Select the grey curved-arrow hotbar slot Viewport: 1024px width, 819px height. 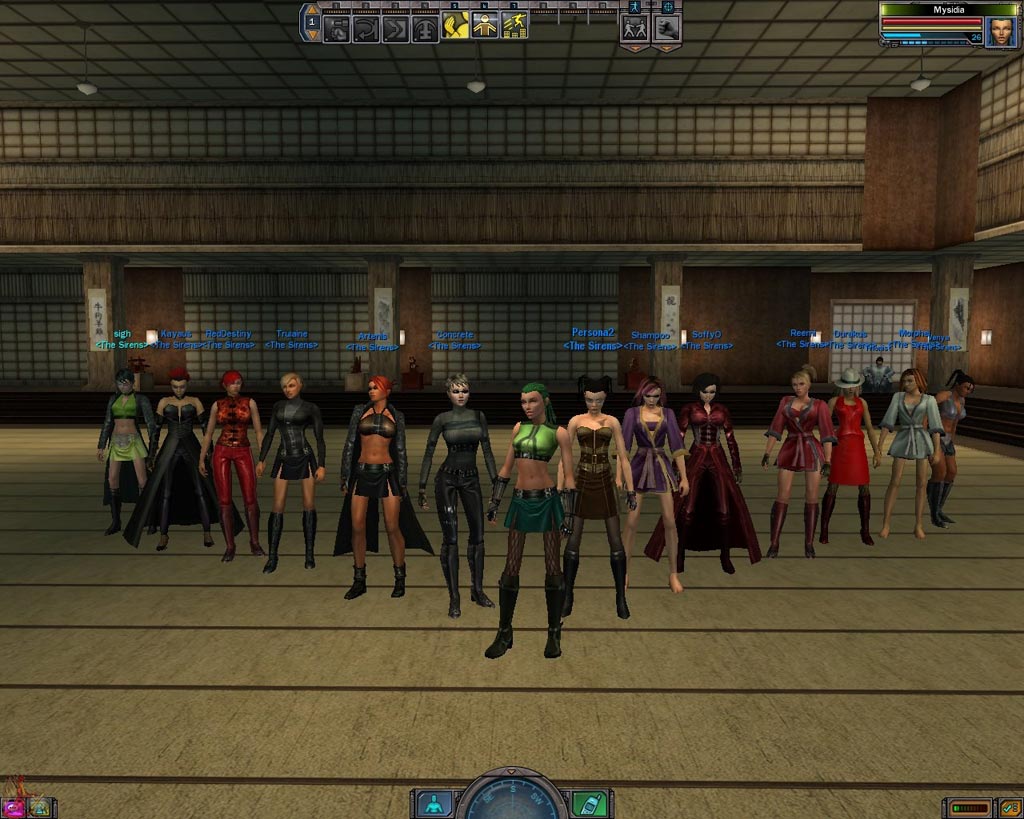pos(366,27)
